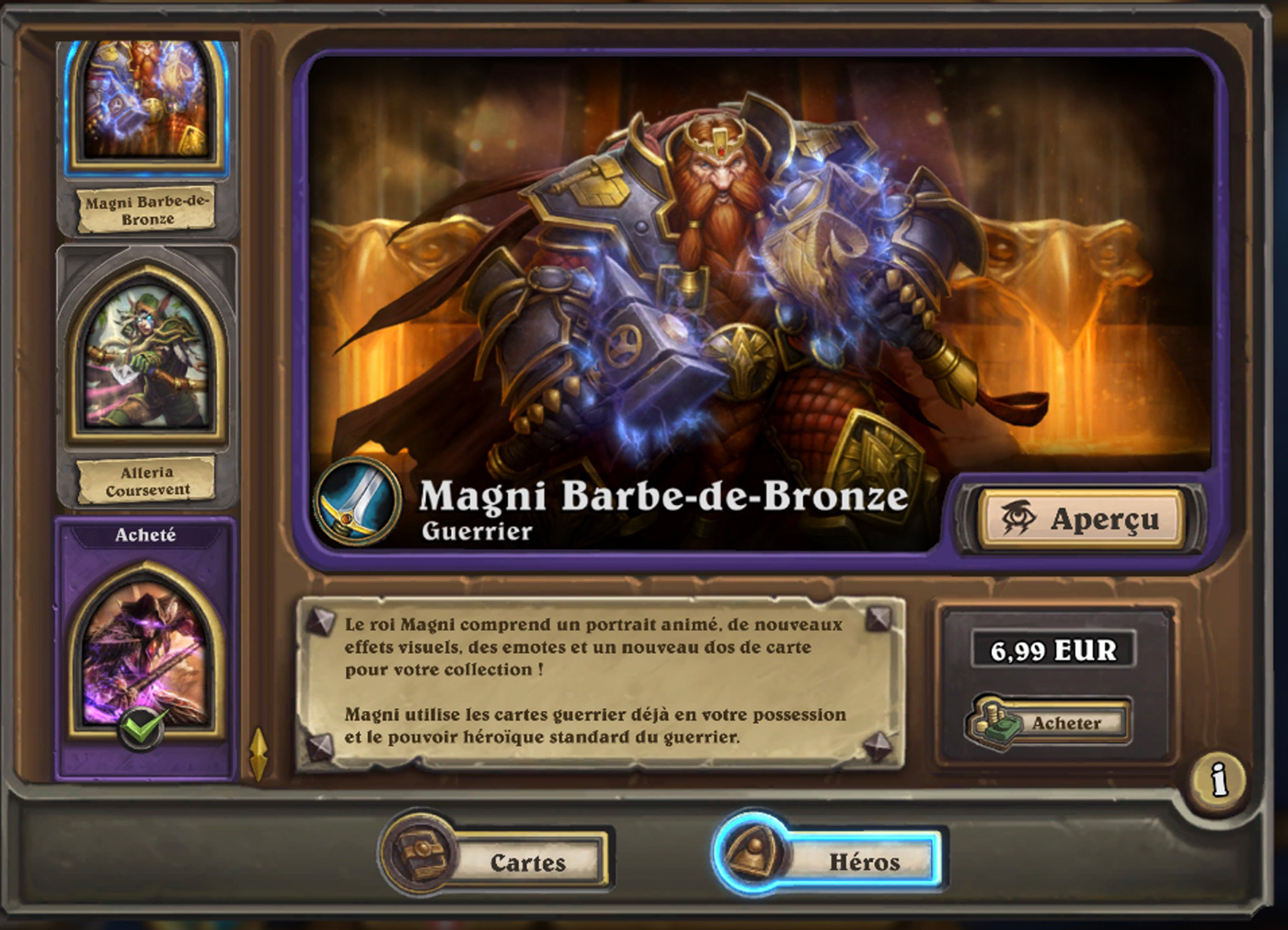Screen dimensions: 1288x930
Task: Click the warrior class sword icon
Action: [x=358, y=503]
